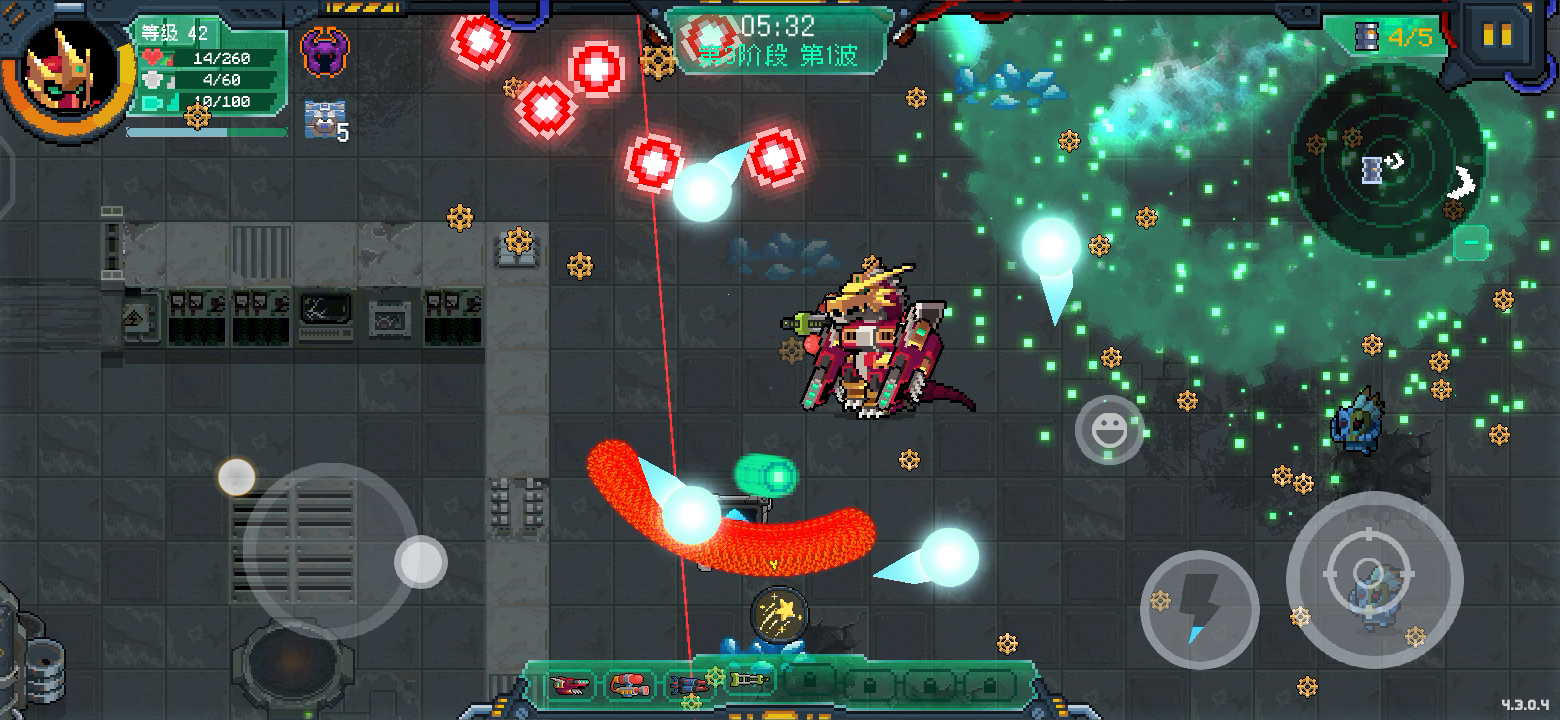Screen dimensions: 1560x720
Task: Activate the lightning bolt skill
Action: point(1199,610)
